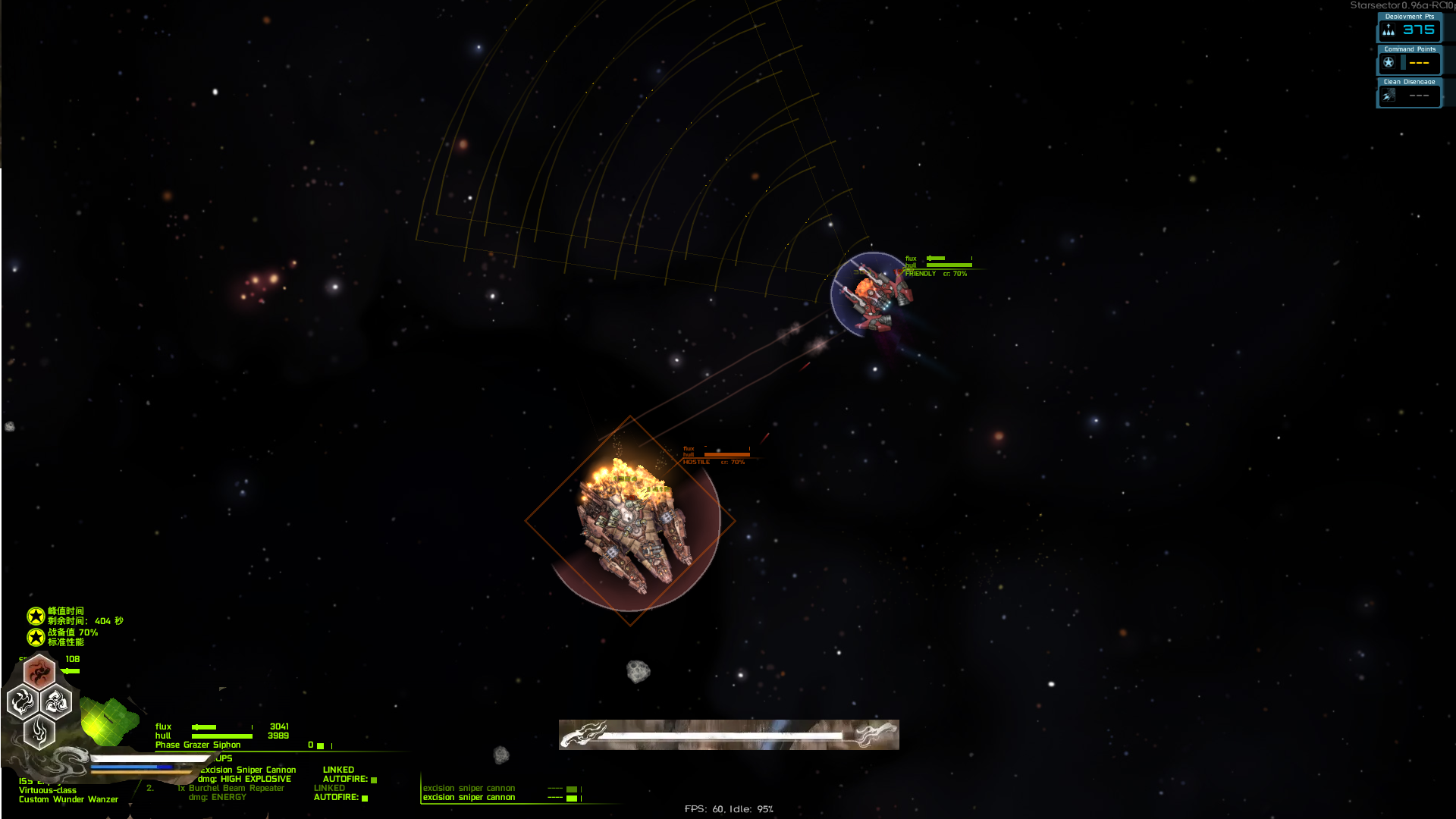The width and height of the screenshot is (1456, 819).
Task: Click the Phase Grazer Siphon ship system
Action: (x=198, y=745)
